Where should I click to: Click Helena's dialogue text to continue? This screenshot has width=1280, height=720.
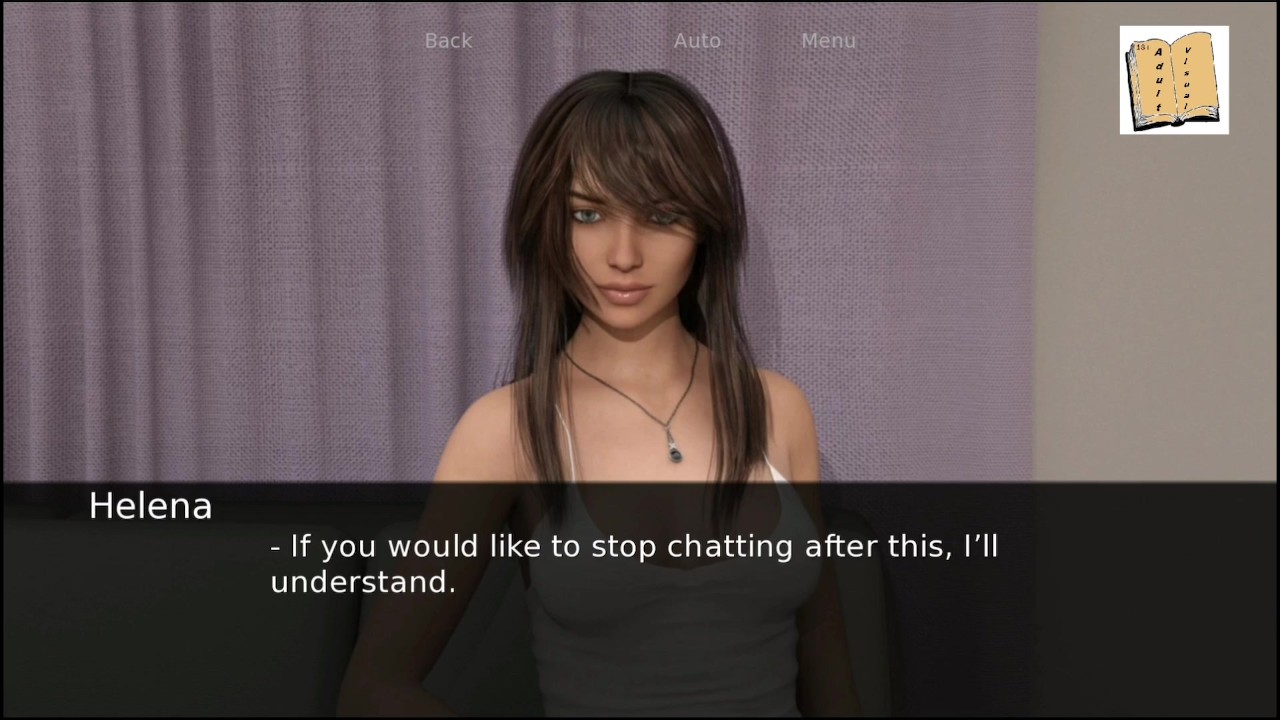click(x=634, y=564)
